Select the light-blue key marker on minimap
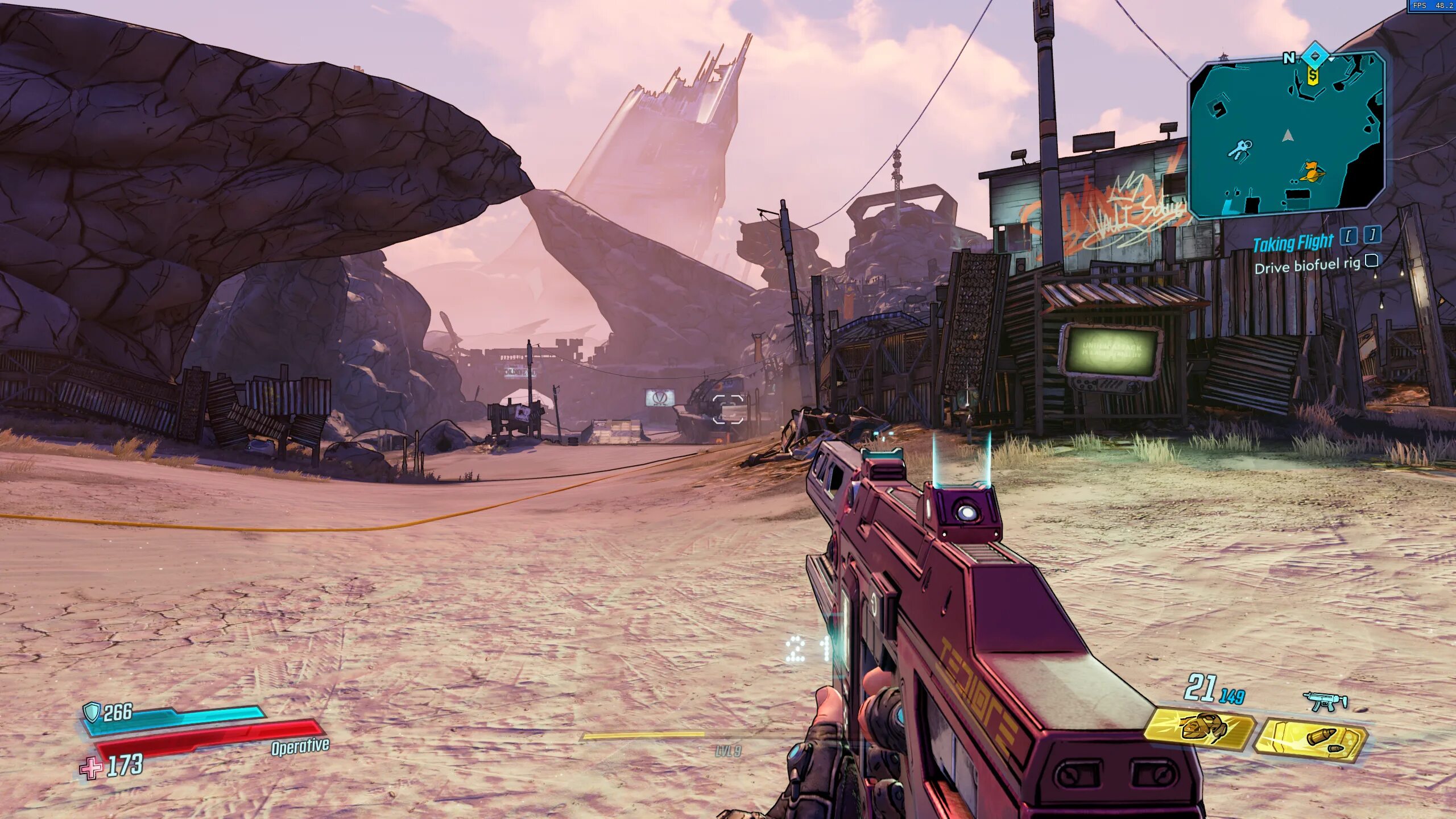The image size is (1456, 819). coord(1240,148)
